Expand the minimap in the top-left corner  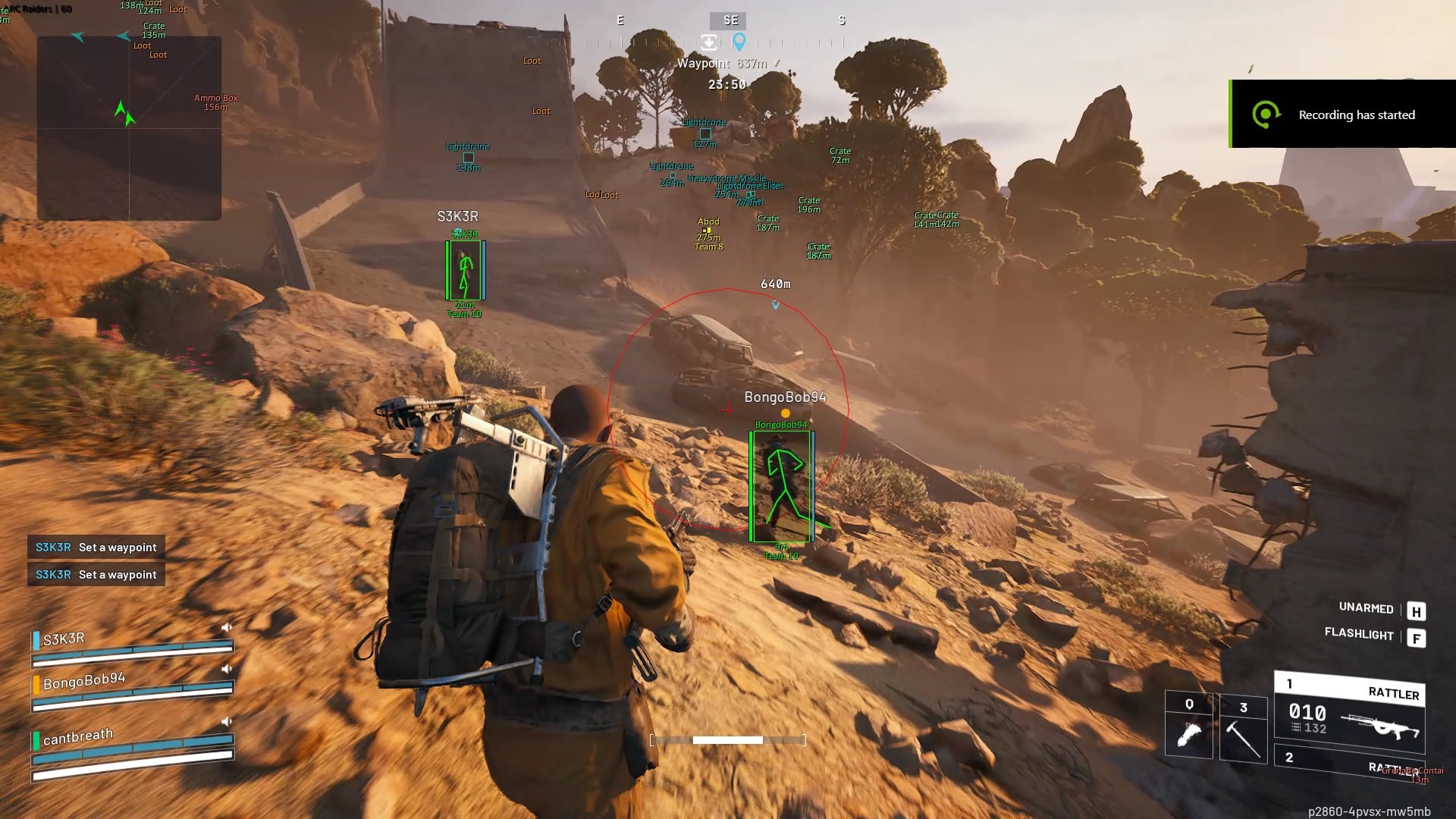tap(127, 125)
